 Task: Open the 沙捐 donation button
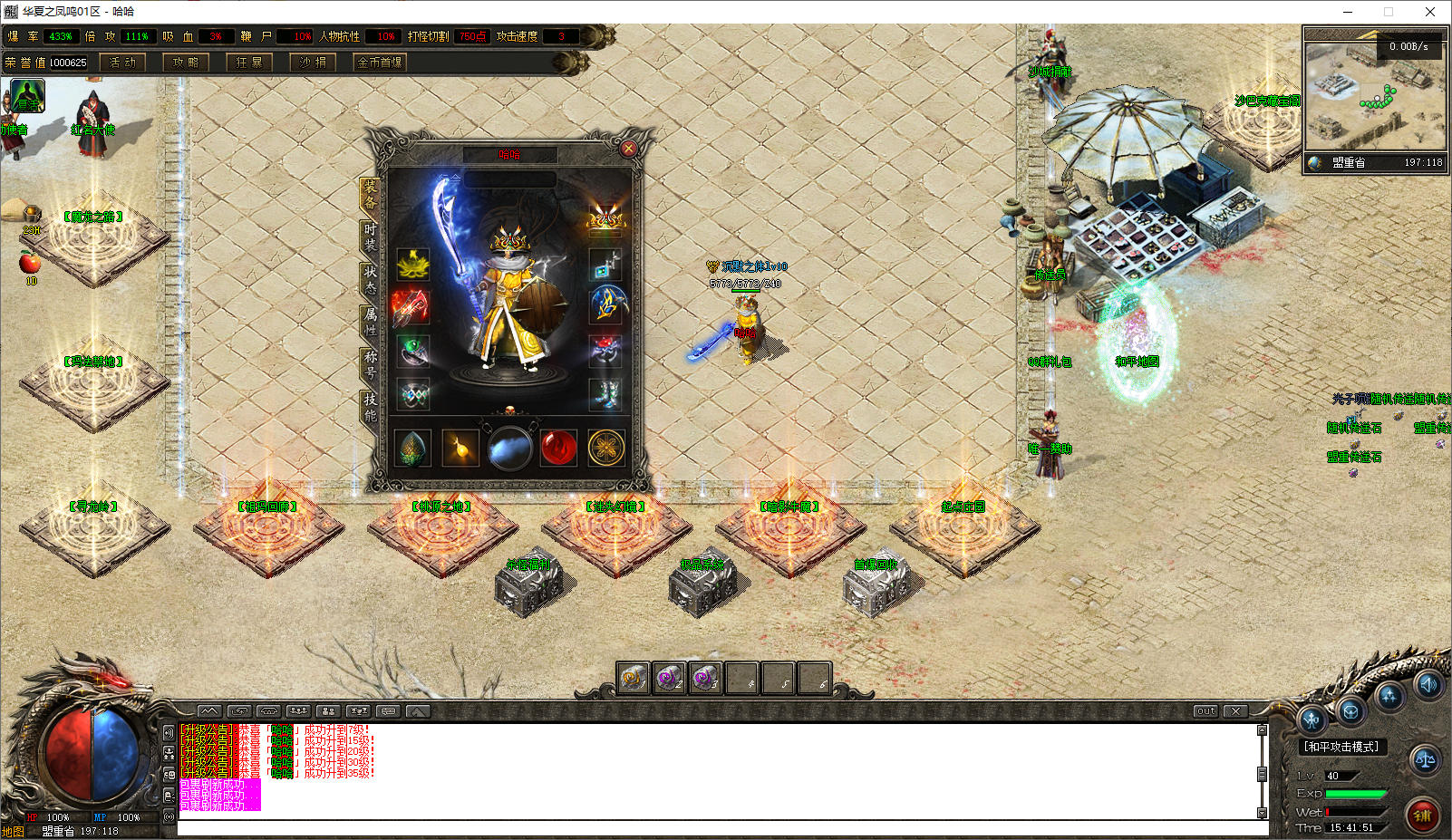313,63
